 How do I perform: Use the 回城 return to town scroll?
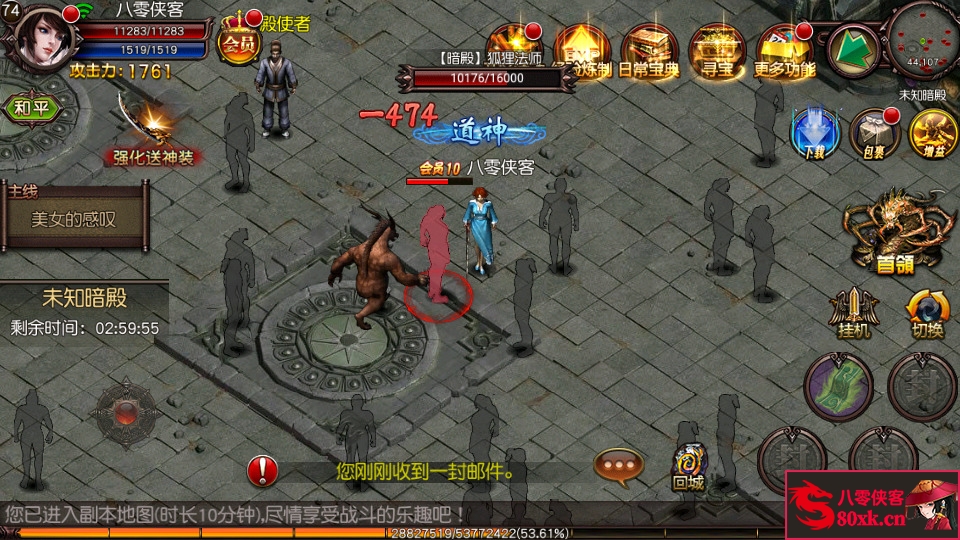(687, 466)
